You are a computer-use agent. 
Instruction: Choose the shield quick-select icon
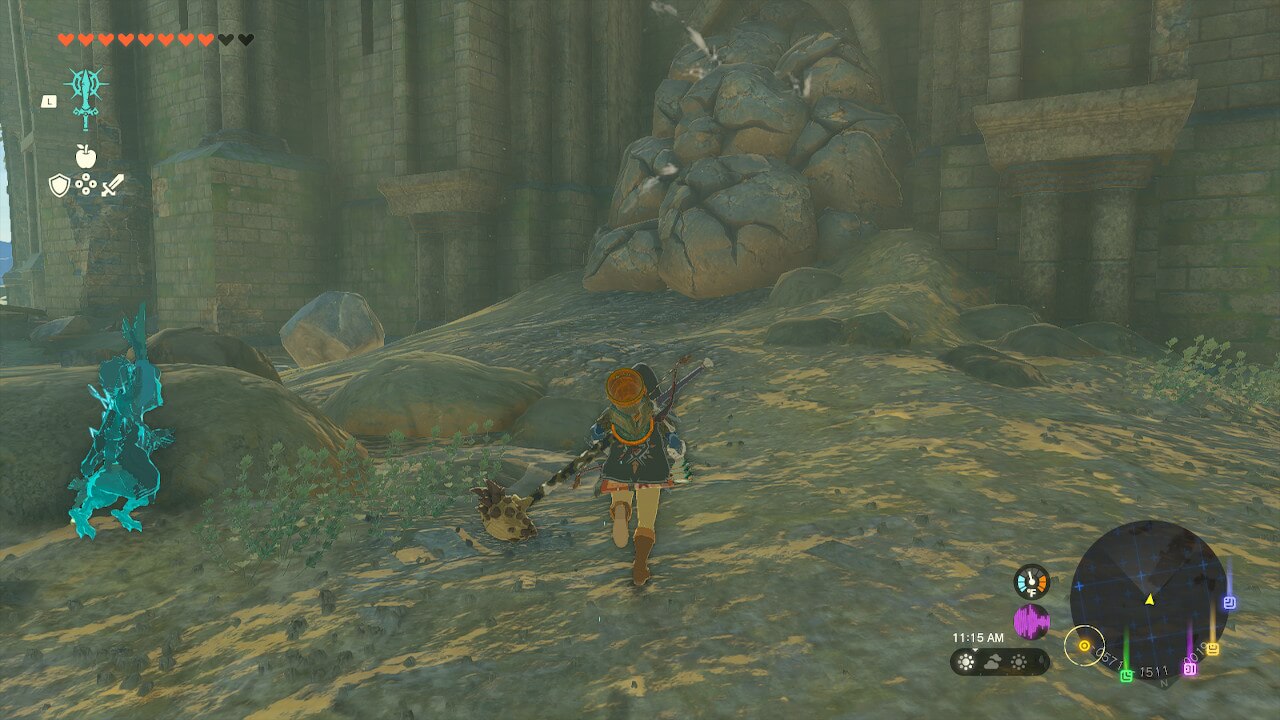[x=59, y=185]
